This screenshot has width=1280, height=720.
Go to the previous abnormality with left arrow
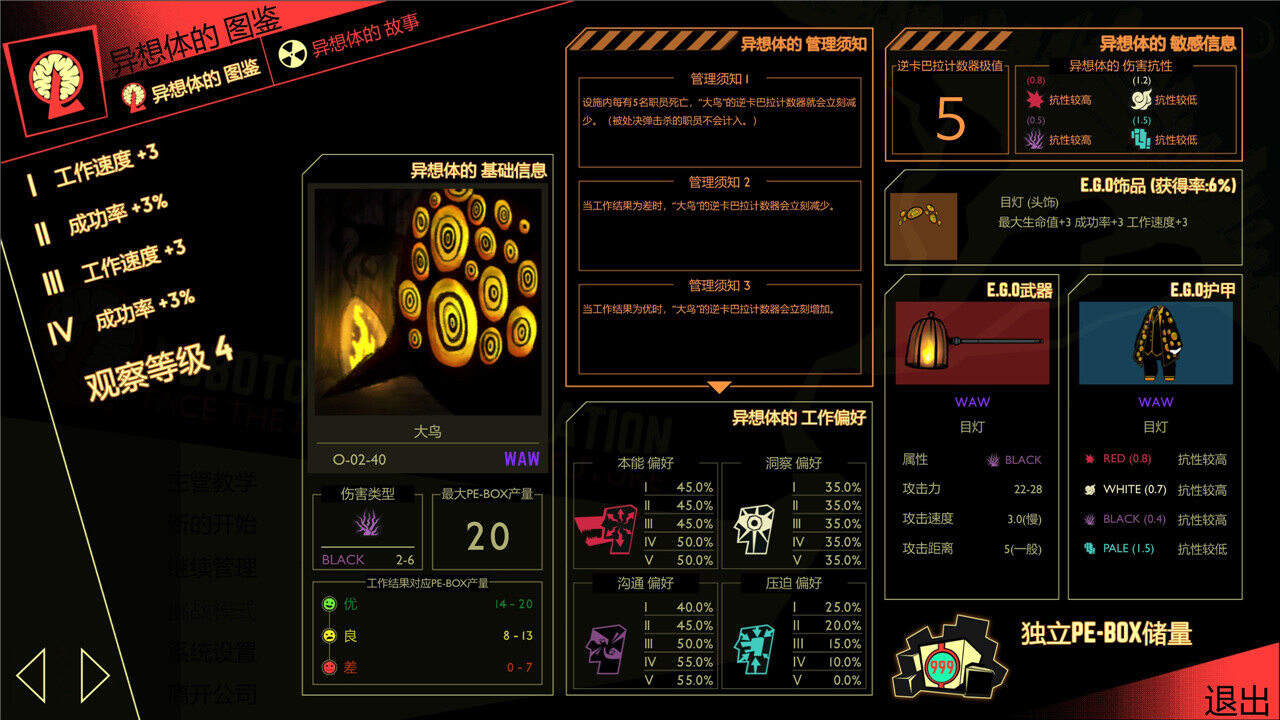coord(32,676)
